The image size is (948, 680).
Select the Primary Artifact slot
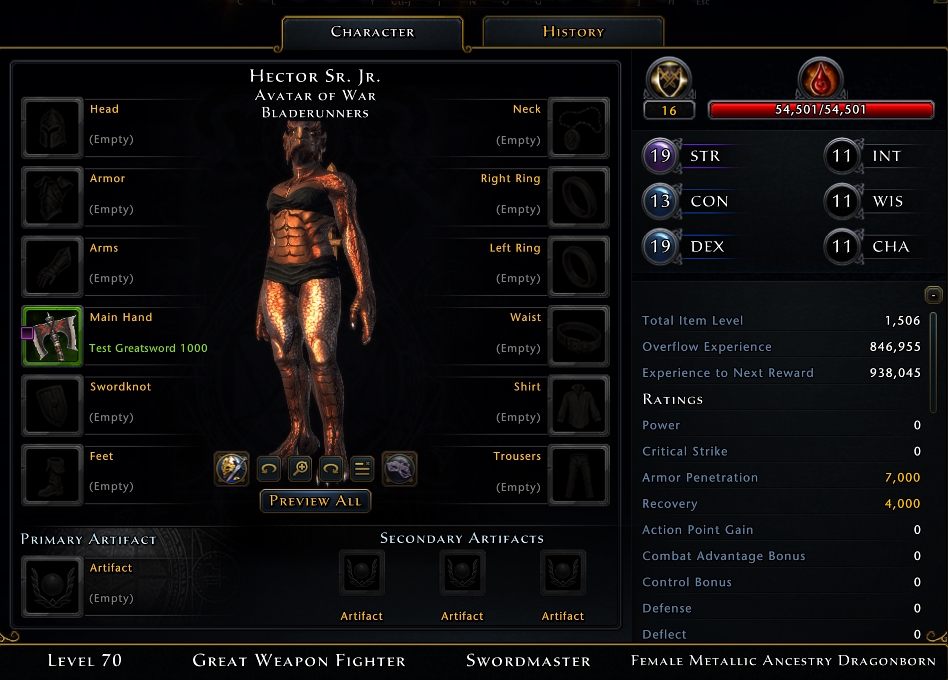52,586
